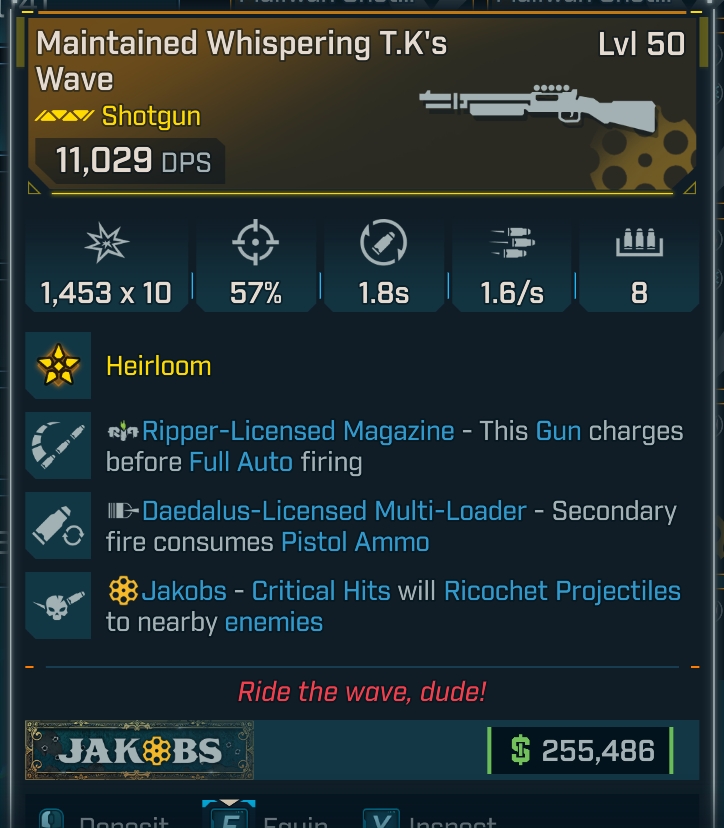The image size is (724, 828).
Task: Select the Heirloom star icon
Action: pyautogui.click(x=58, y=366)
